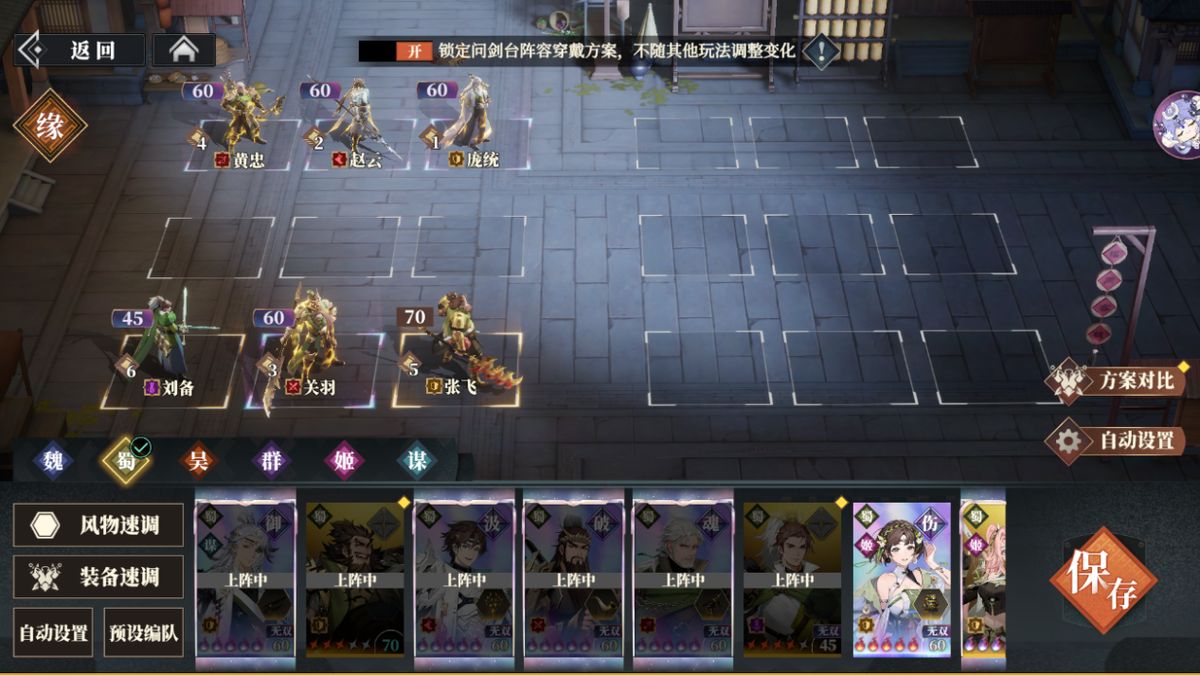
Task: Switch to the 群 faction tab
Action: [271, 461]
